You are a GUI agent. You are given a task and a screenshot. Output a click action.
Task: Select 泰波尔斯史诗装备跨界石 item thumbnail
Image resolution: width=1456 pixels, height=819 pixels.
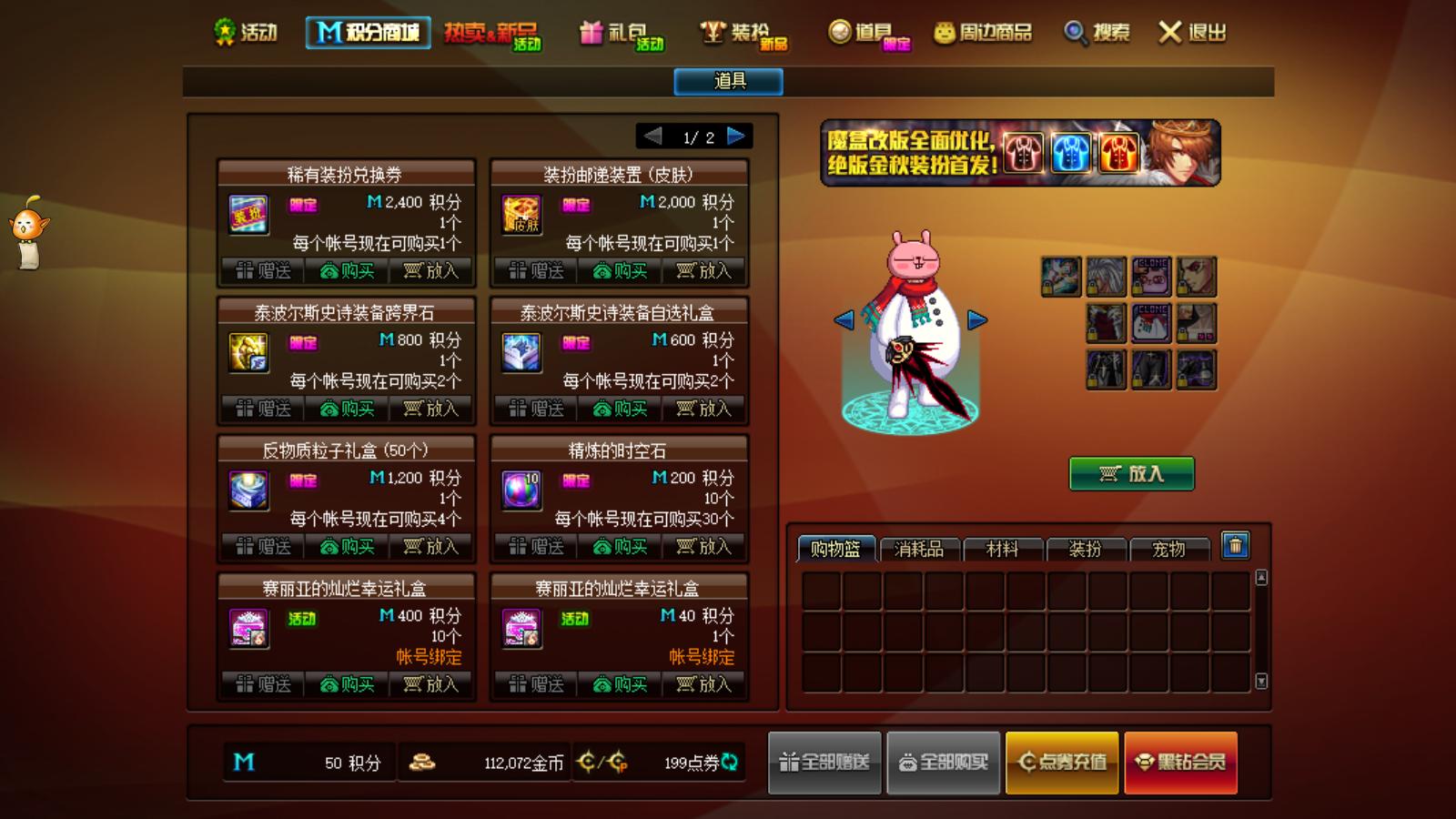(248, 353)
